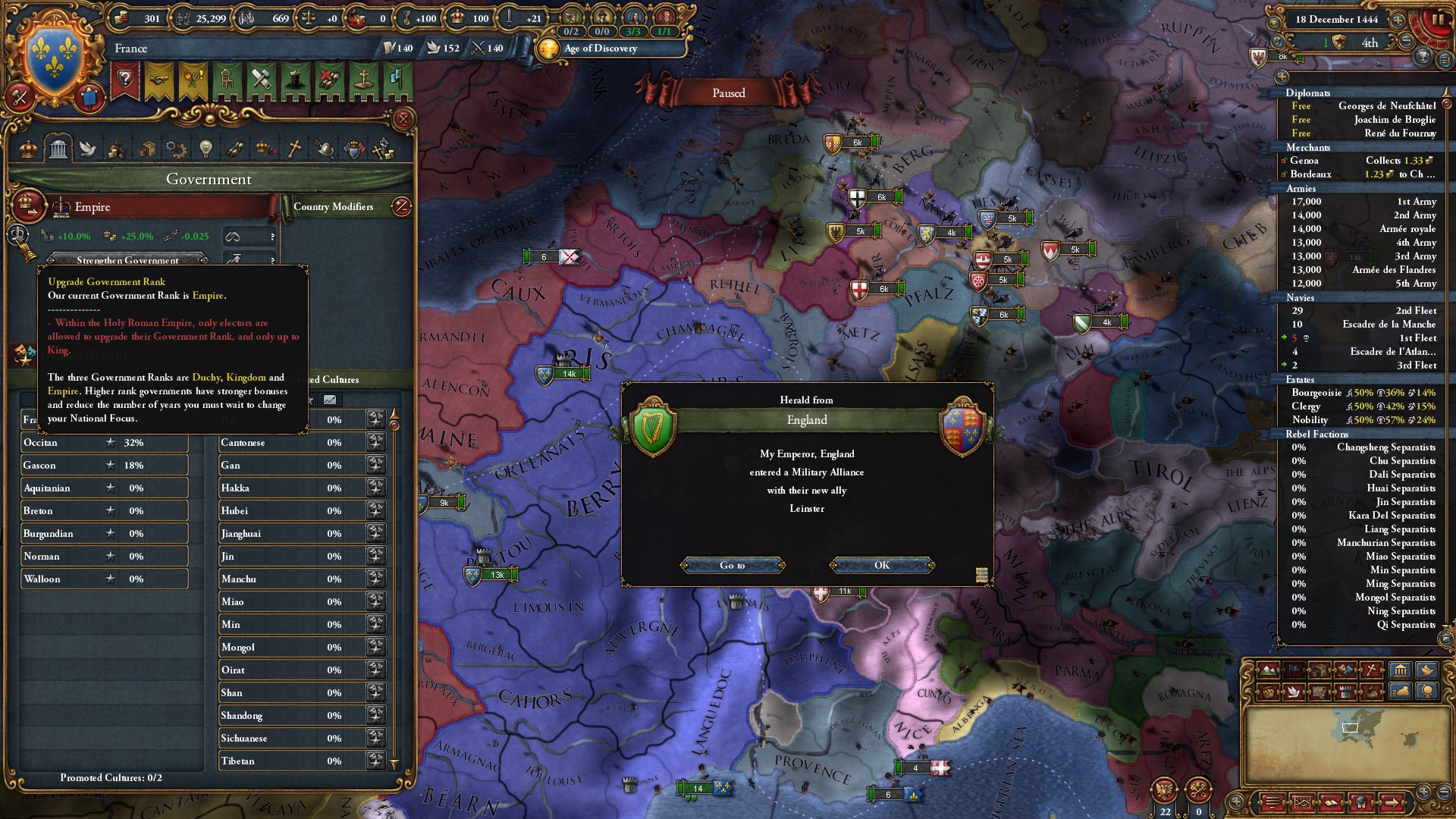Image resolution: width=1456 pixels, height=819 pixels.
Task: Switch to the Court tab with the crown icon
Action: (x=28, y=149)
